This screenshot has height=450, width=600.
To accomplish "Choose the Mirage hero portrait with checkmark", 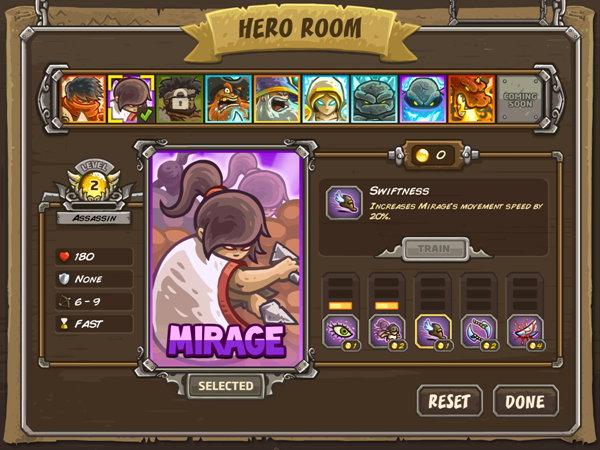I will coord(130,99).
